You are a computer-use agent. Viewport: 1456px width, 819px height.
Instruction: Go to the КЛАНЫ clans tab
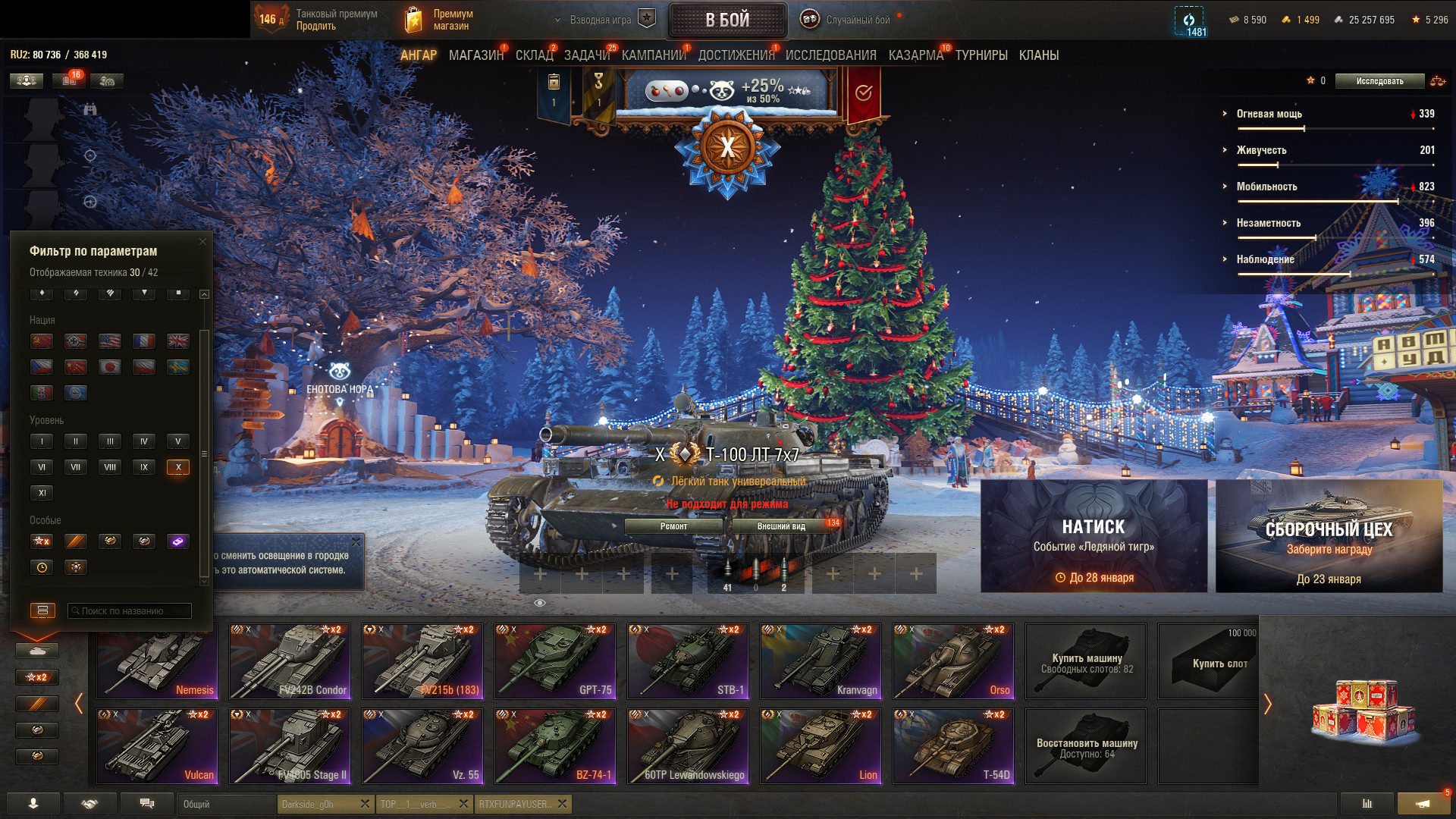[x=1038, y=55]
